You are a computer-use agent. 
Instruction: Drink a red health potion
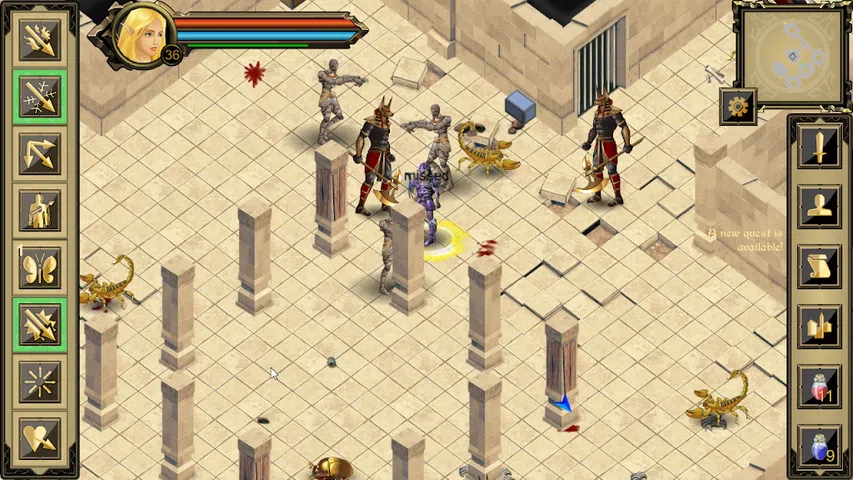click(x=819, y=385)
